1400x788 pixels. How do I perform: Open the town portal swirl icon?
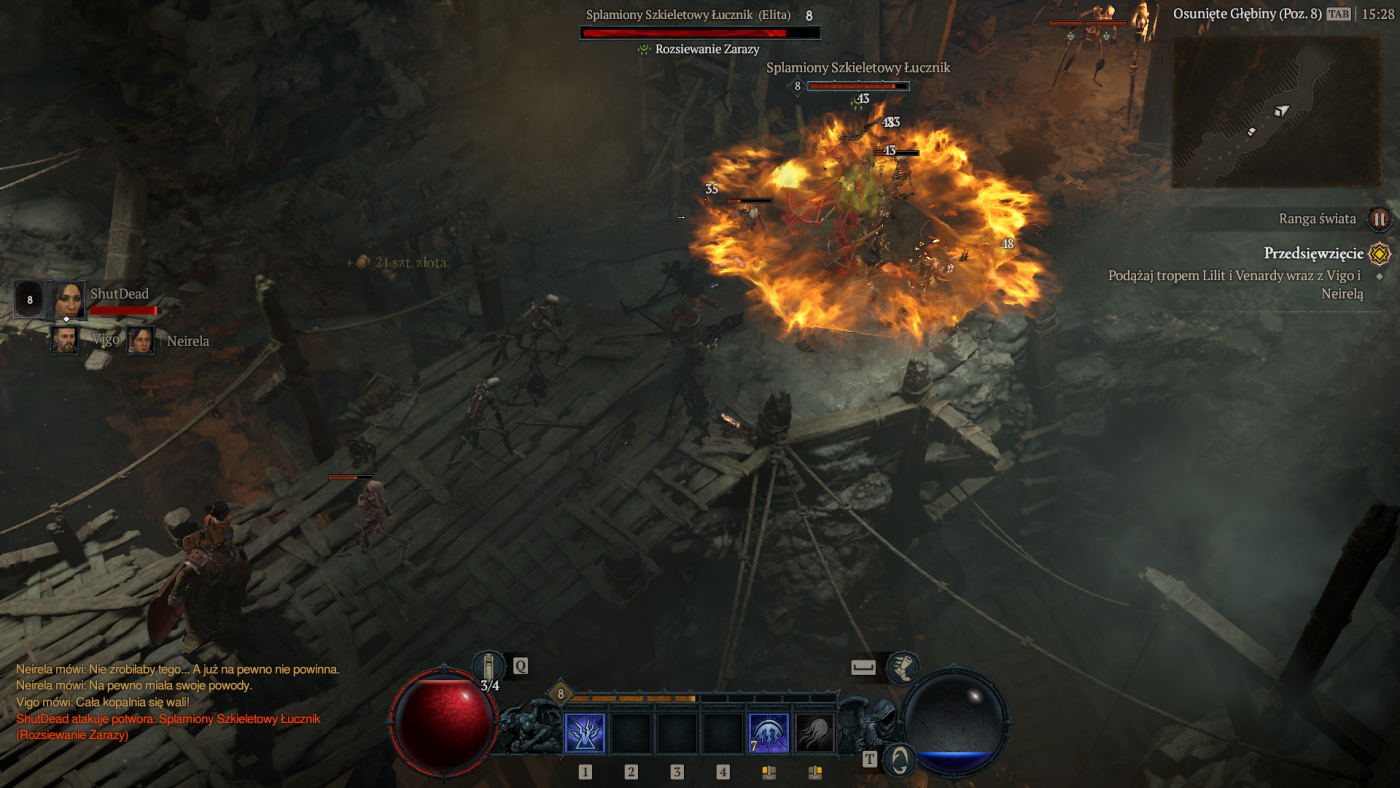[x=901, y=759]
